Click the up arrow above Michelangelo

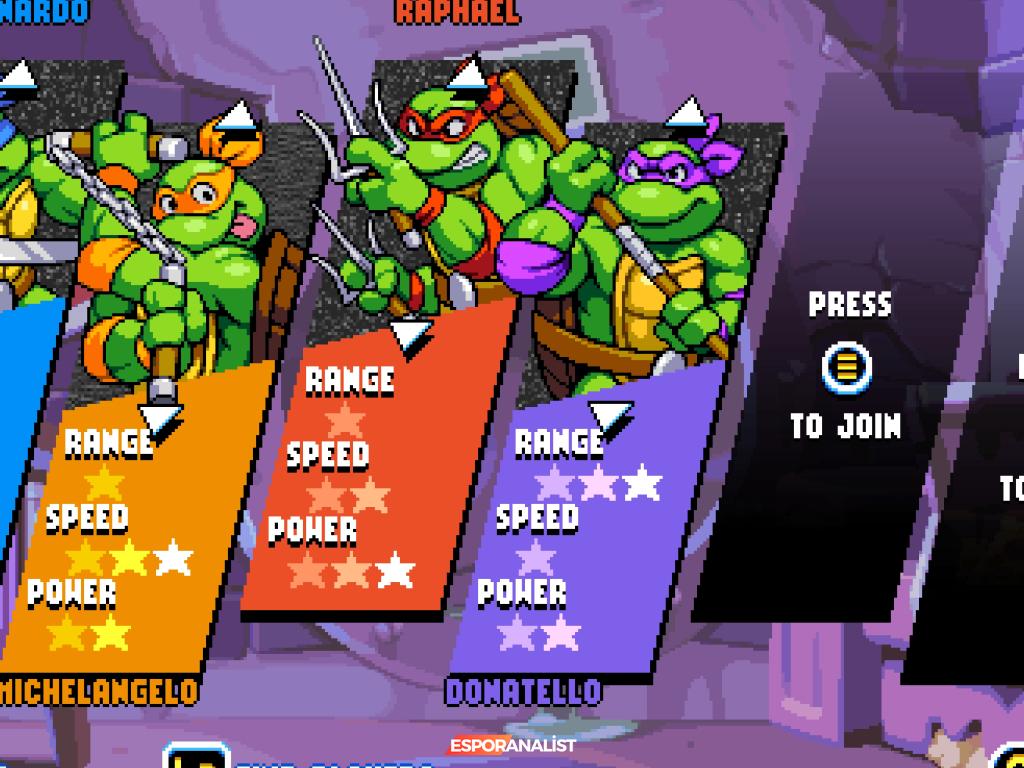pyautogui.click(x=237, y=118)
